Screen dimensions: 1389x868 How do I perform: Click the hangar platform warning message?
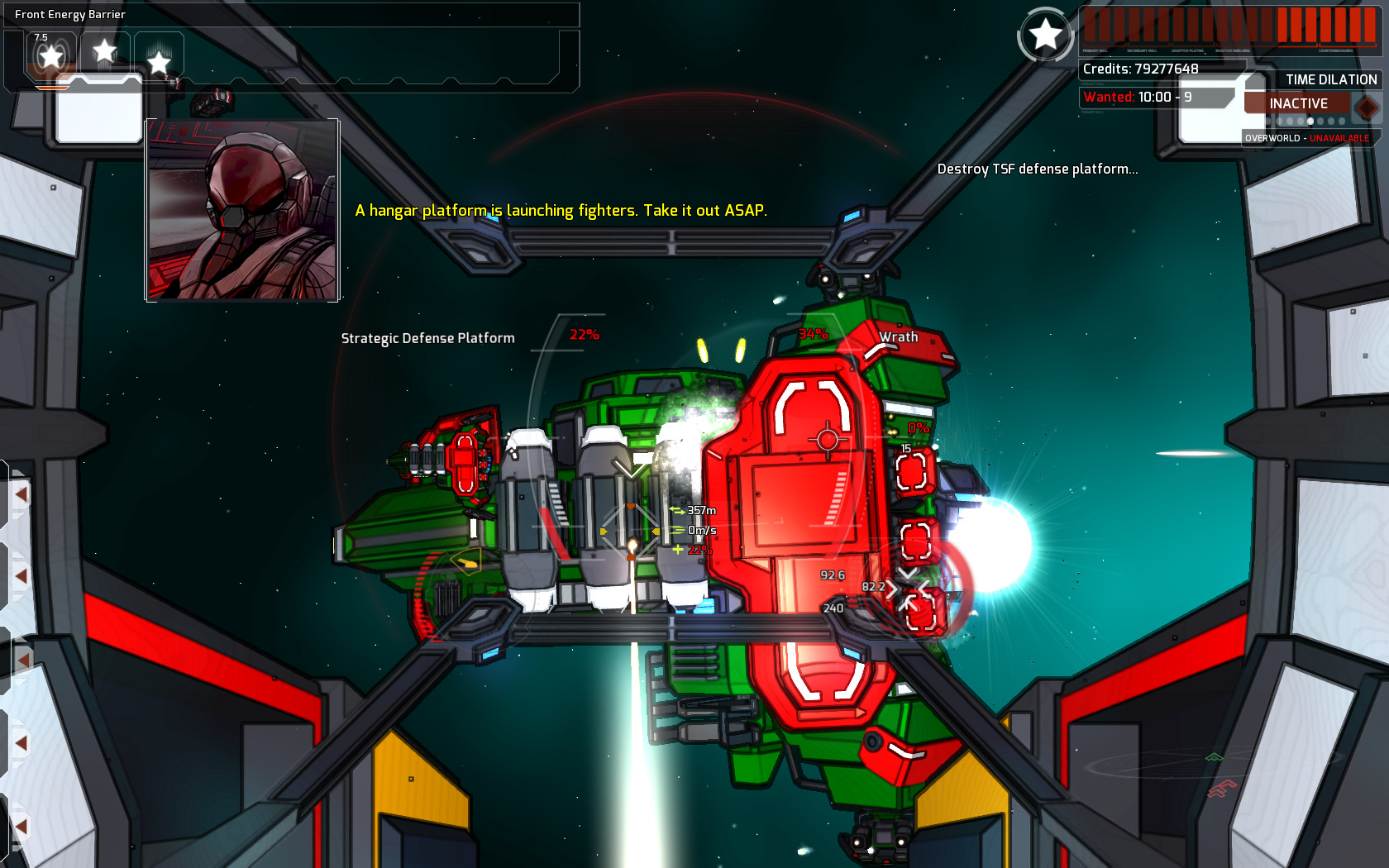[x=561, y=210]
